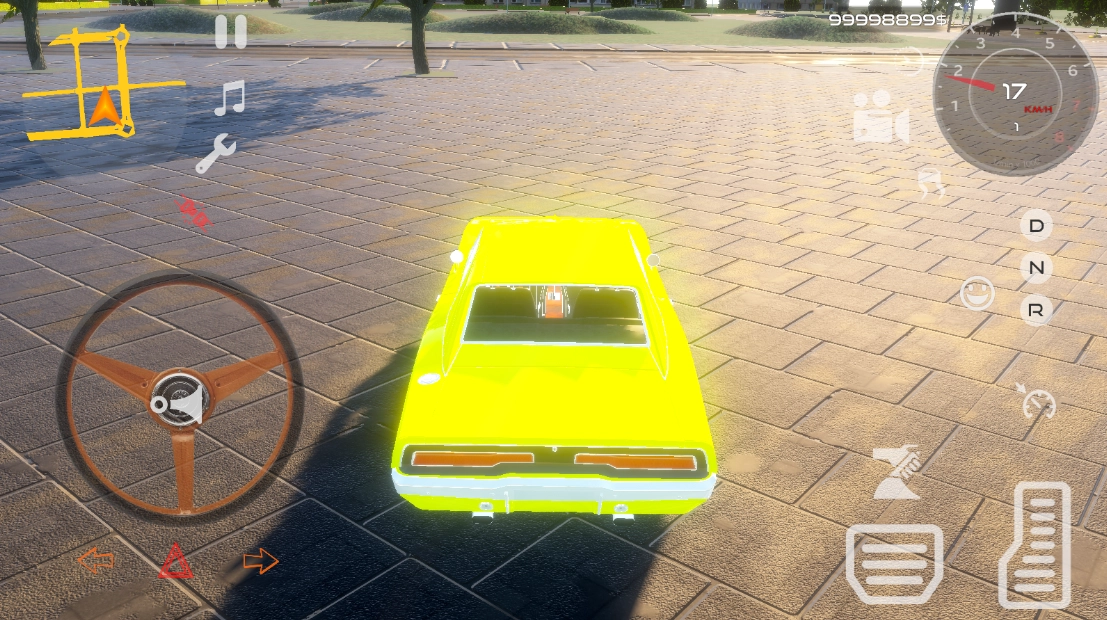Step on the brake pedal
Viewport: 1107px width, 620px height.
tap(894, 563)
